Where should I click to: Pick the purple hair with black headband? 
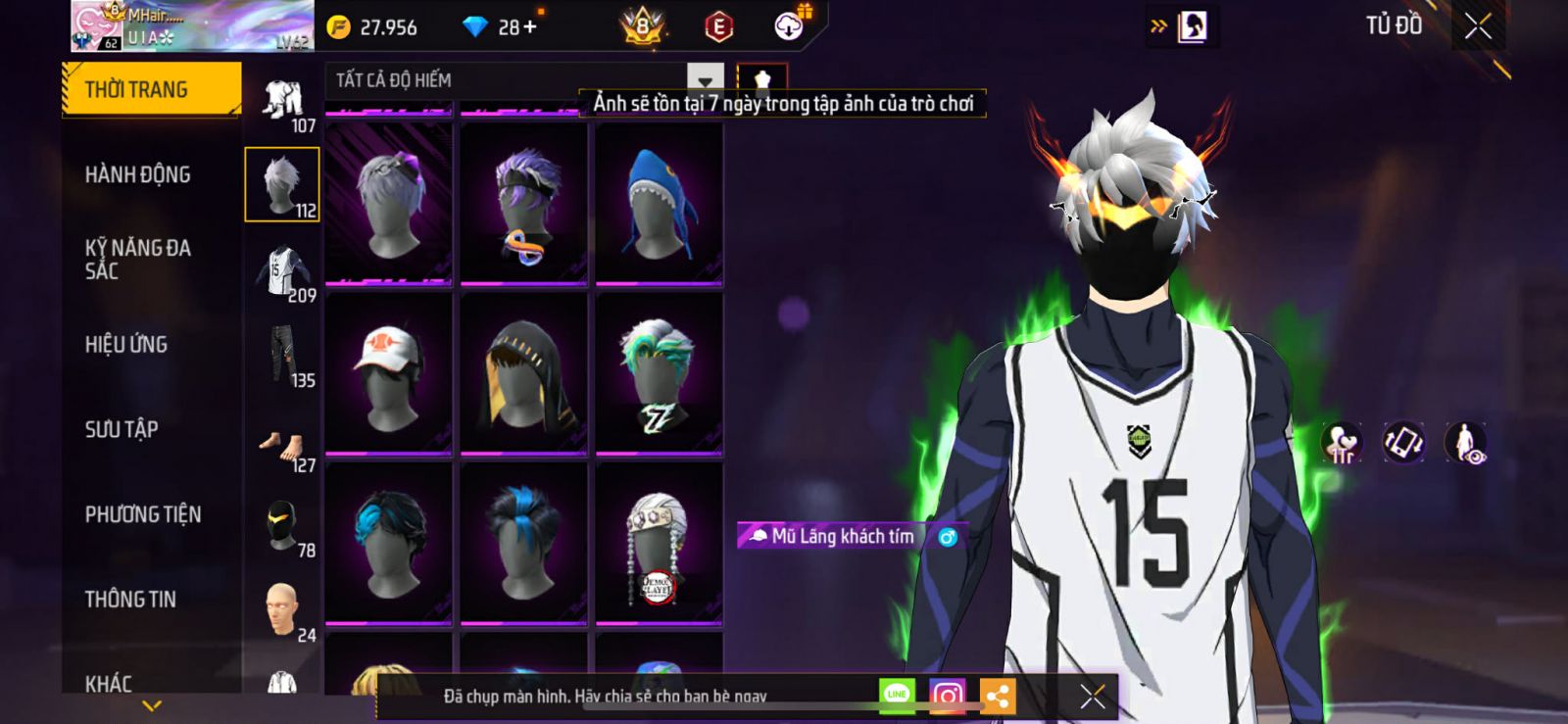tap(523, 204)
